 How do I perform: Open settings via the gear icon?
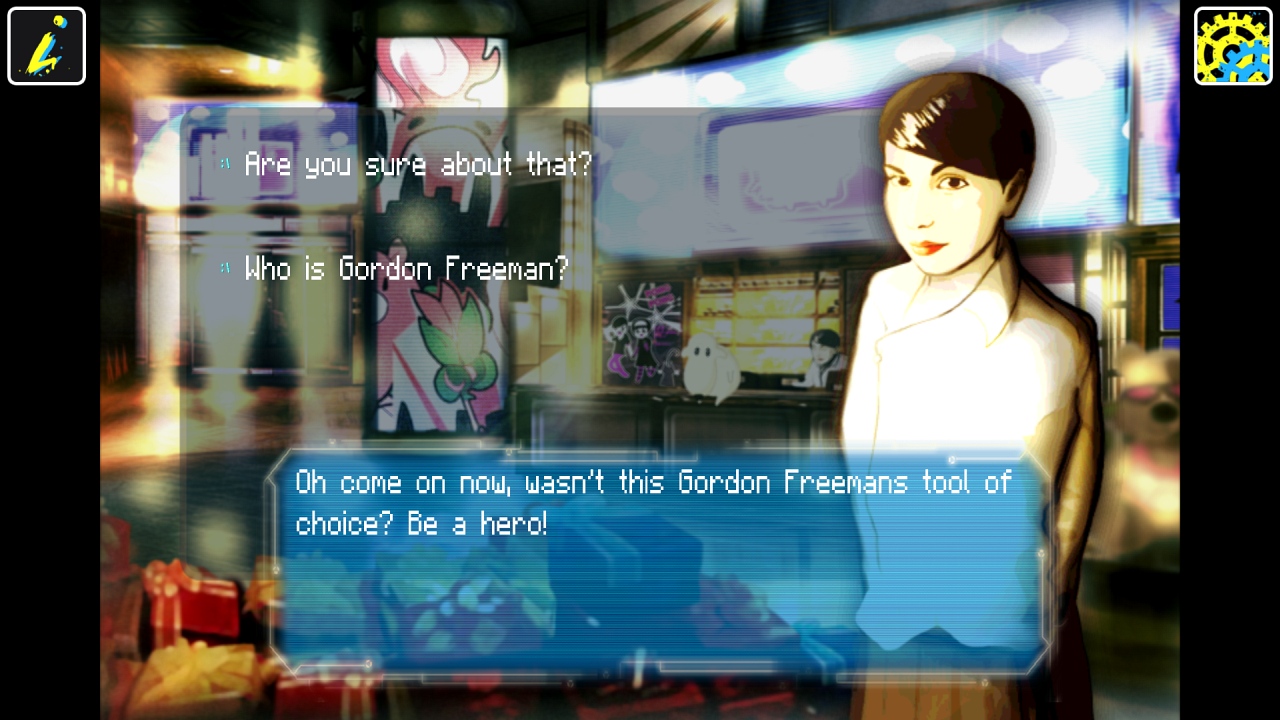1233,46
